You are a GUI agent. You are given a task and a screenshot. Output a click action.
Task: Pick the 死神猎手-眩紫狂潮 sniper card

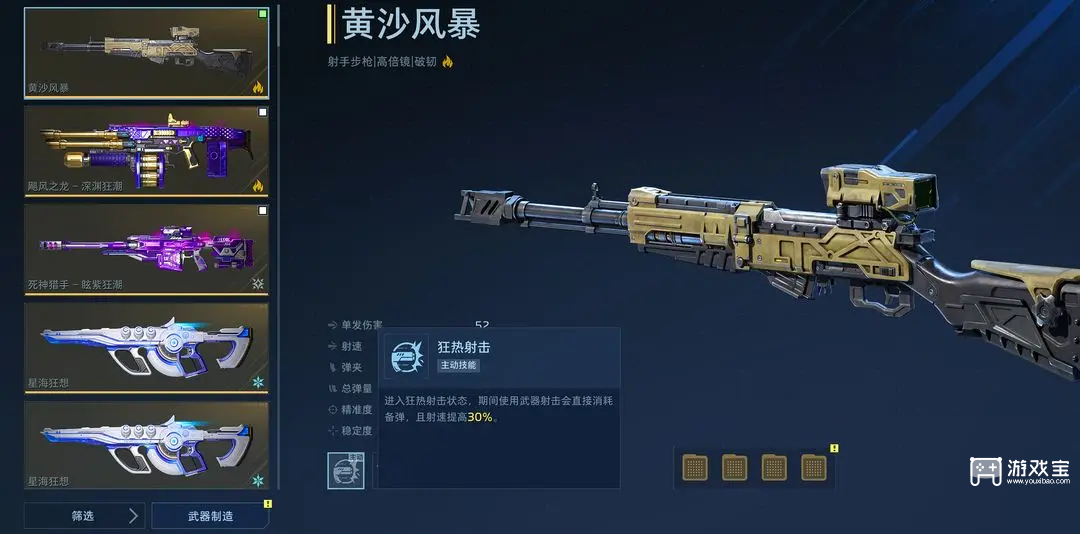pos(146,247)
